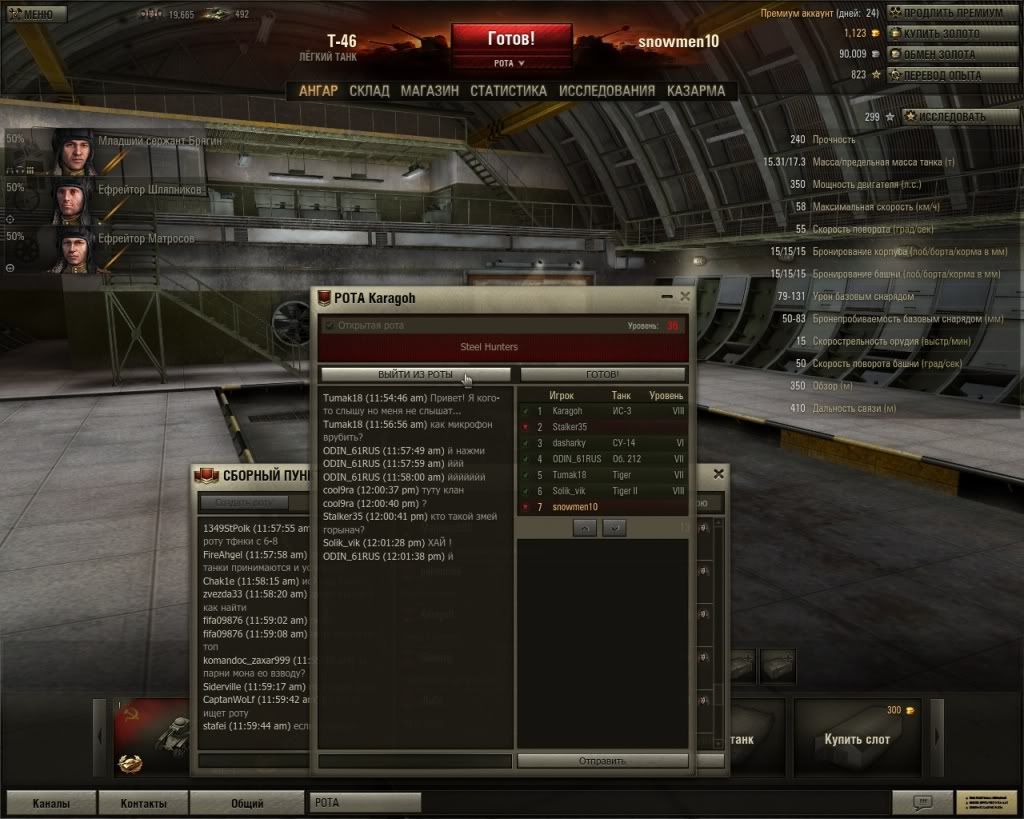Viewport: 1024px width, 819px height.
Task: Switch to the СКЛАД tab
Action: click(369, 90)
